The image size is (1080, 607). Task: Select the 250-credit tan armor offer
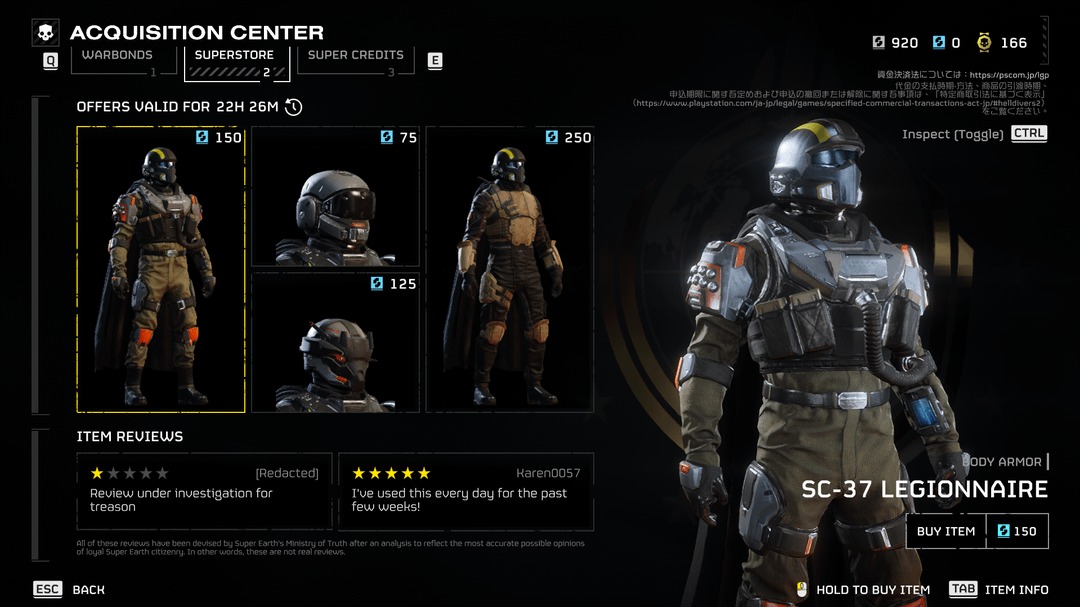pos(509,269)
